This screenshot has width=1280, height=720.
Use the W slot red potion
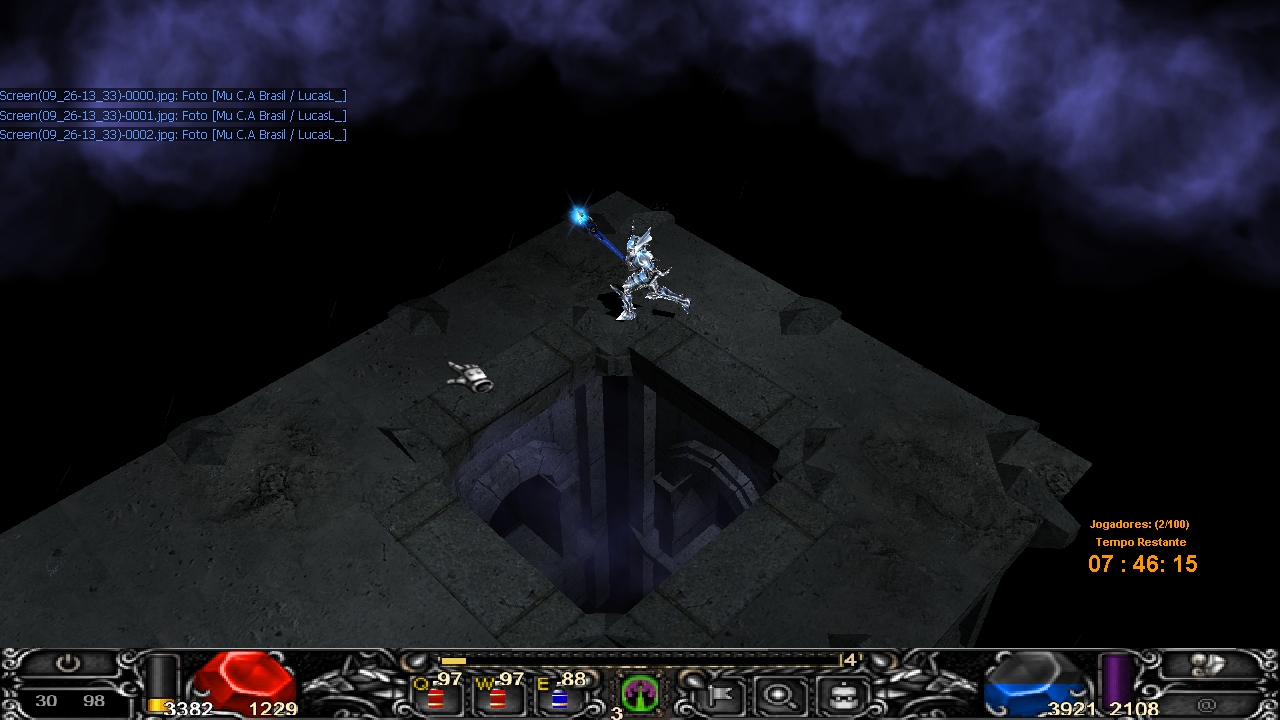pos(497,695)
